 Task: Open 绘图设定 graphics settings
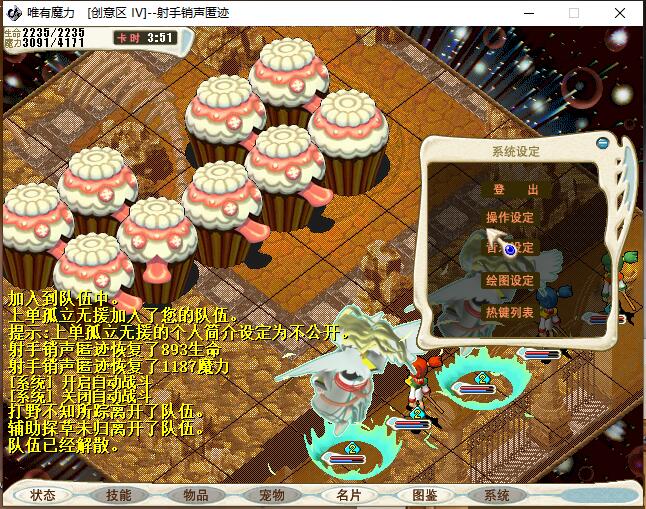pos(509,280)
